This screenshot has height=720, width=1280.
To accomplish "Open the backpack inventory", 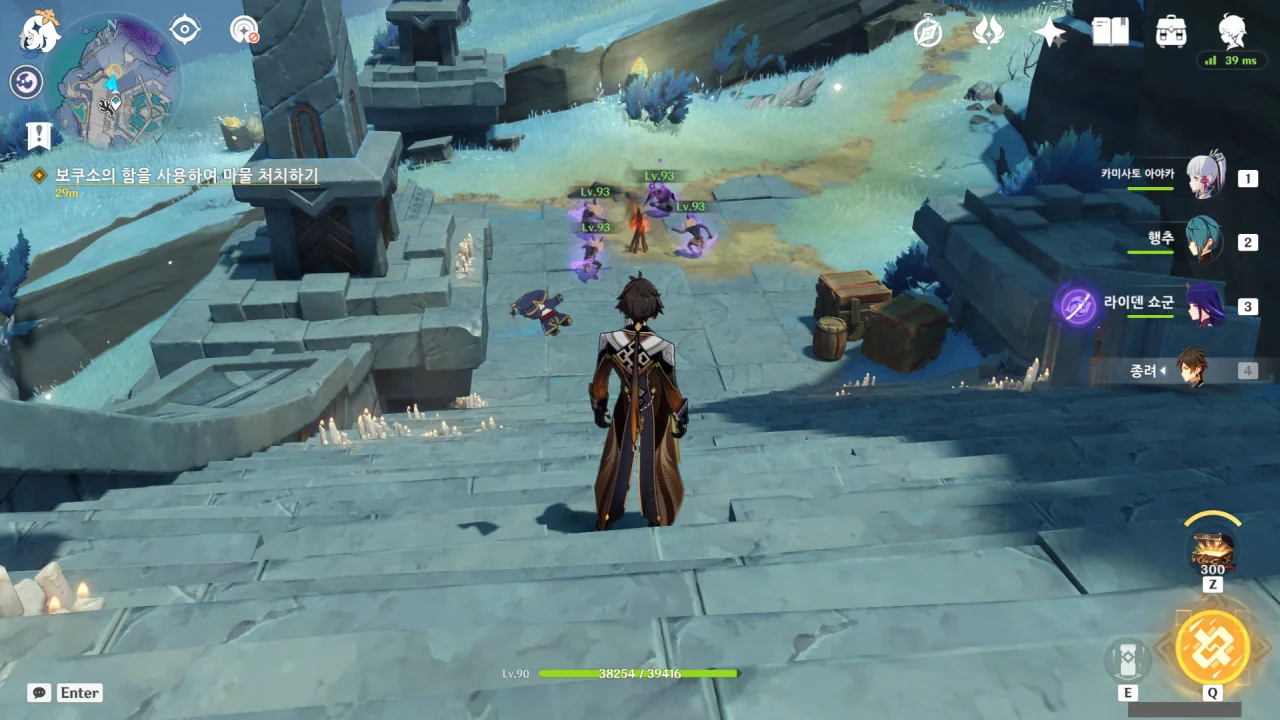I will pyautogui.click(x=1171, y=32).
